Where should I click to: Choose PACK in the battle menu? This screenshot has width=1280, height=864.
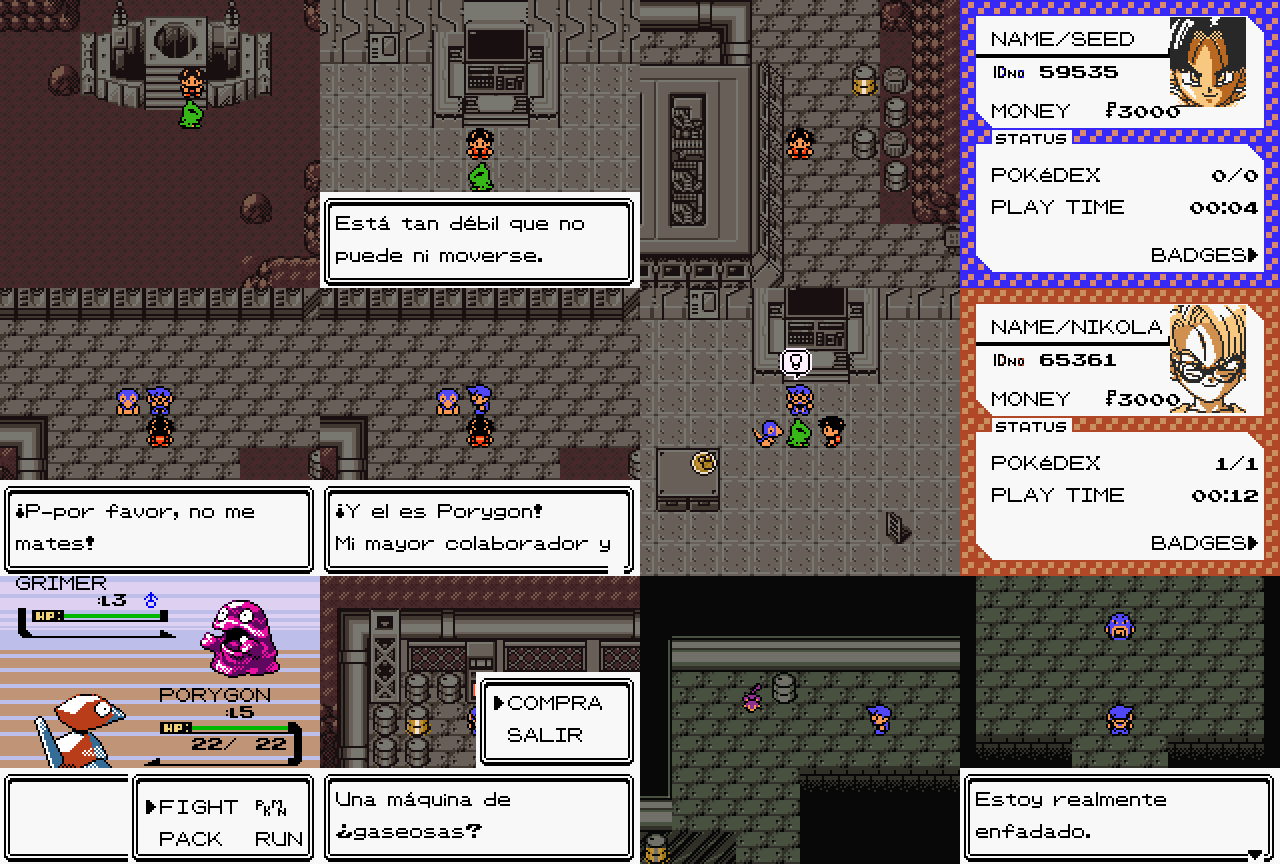pyautogui.click(x=190, y=839)
